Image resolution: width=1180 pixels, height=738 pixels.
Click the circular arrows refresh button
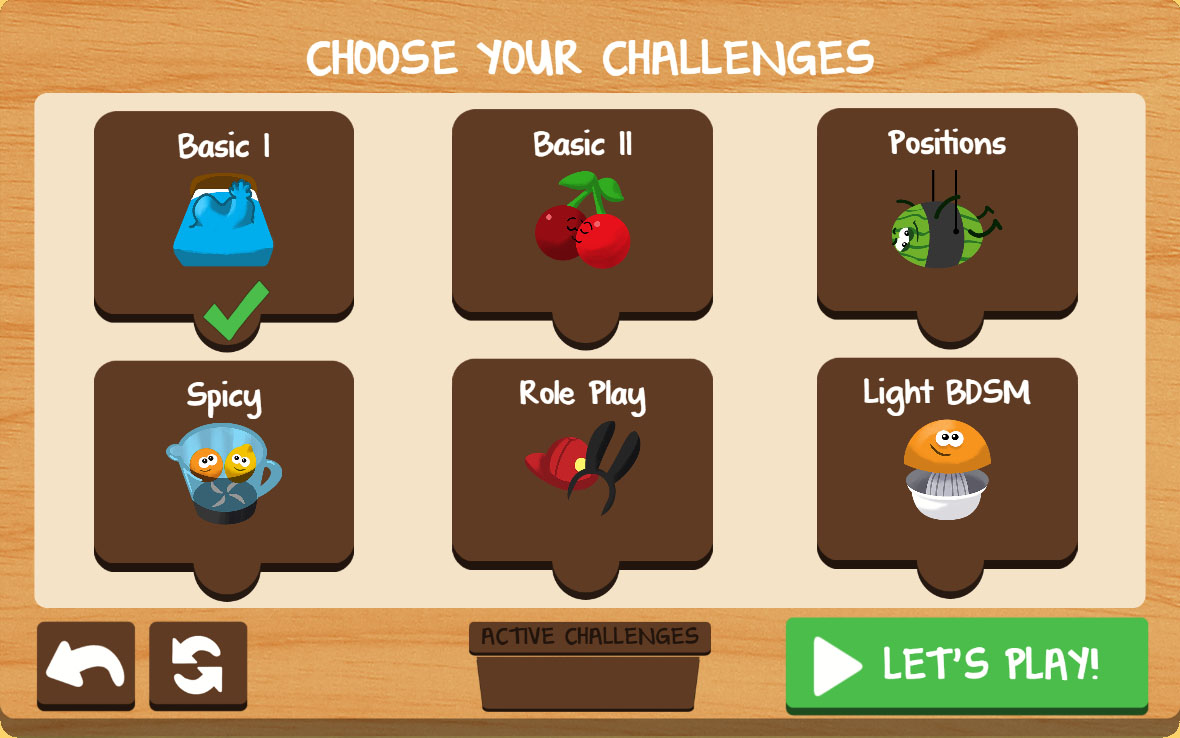pyautogui.click(x=198, y=665)
